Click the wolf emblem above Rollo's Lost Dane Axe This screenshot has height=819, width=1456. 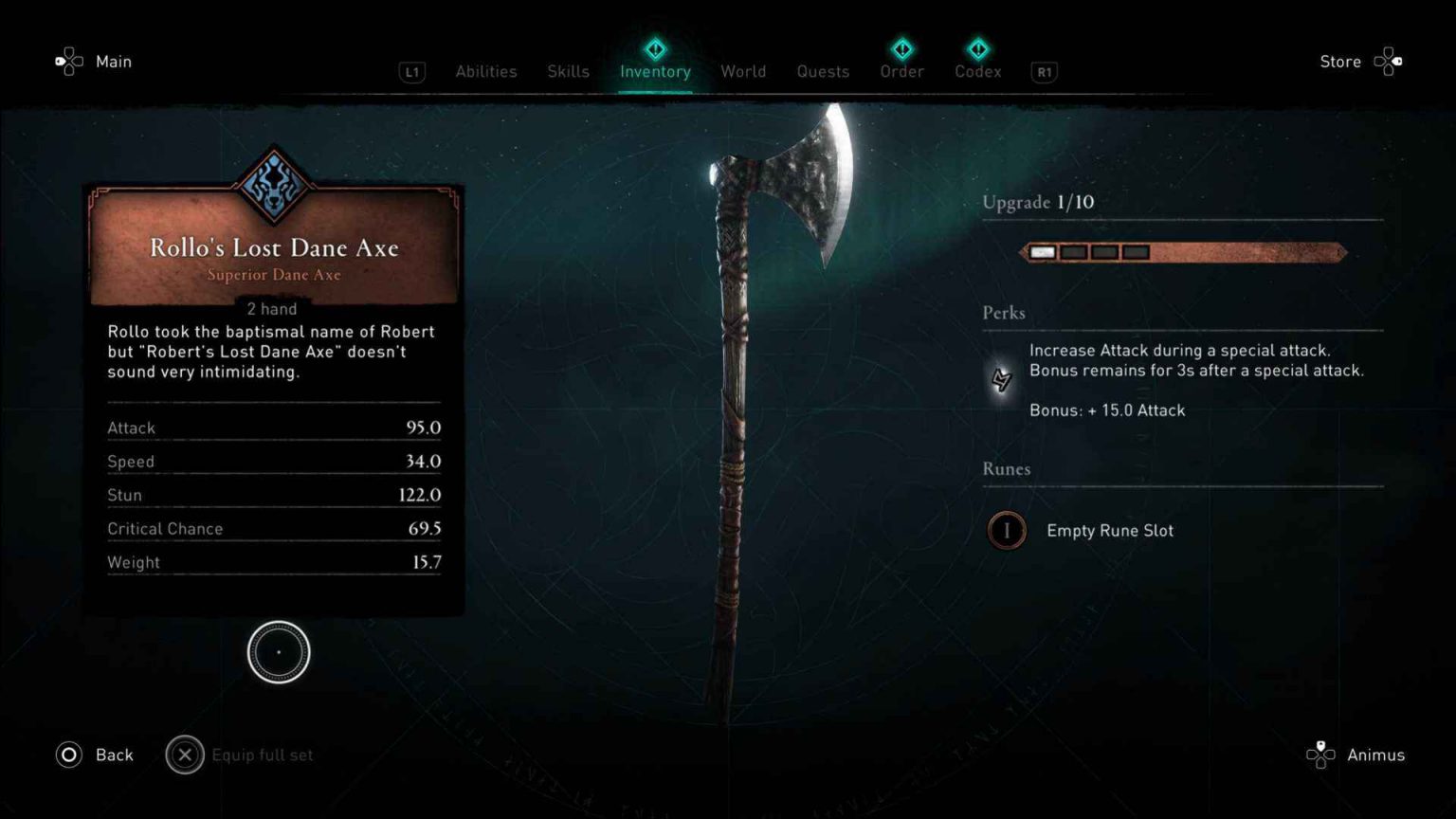274,182
